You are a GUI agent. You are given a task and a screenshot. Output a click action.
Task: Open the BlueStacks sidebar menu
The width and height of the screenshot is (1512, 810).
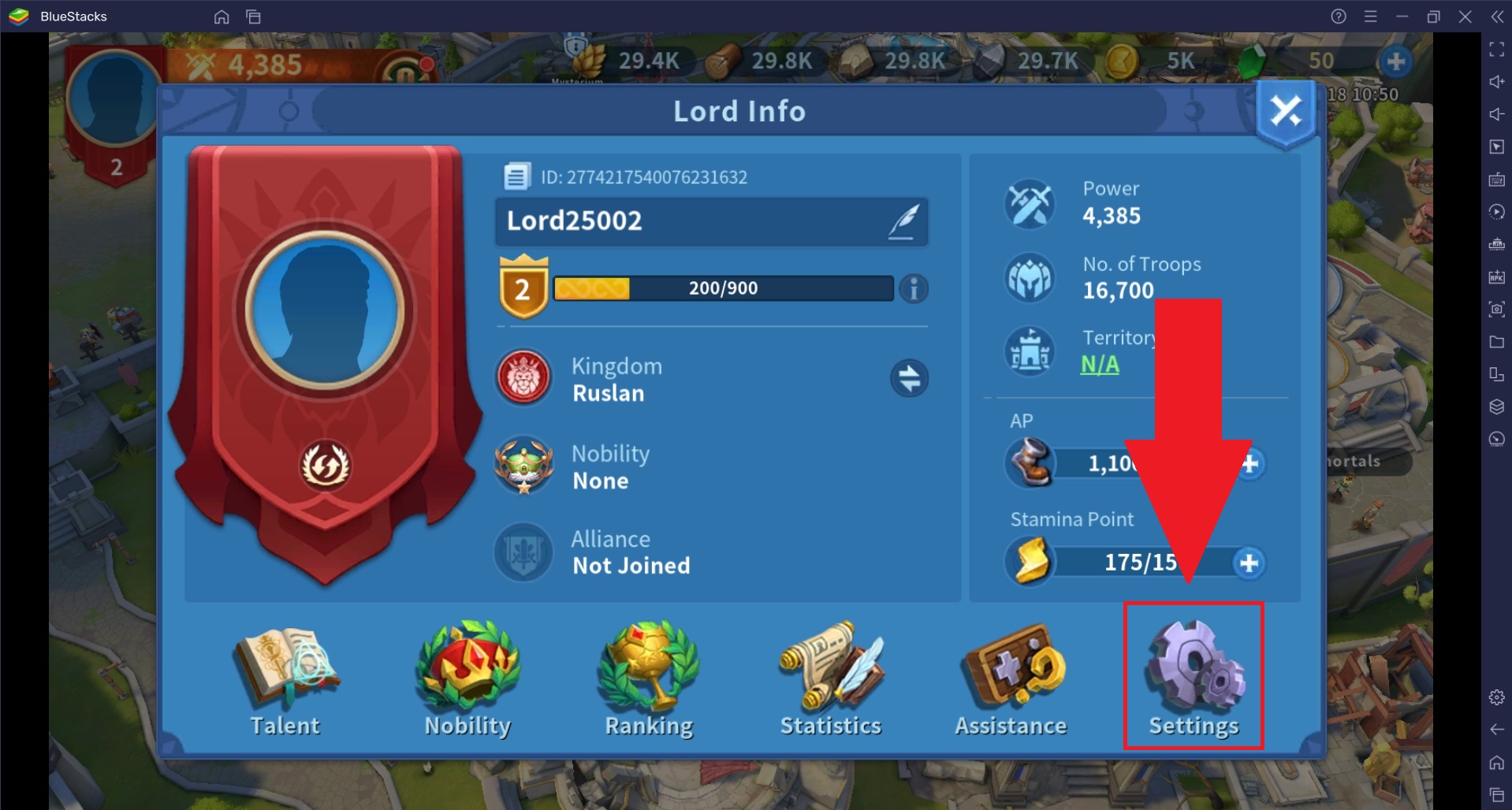[1369, 17]
